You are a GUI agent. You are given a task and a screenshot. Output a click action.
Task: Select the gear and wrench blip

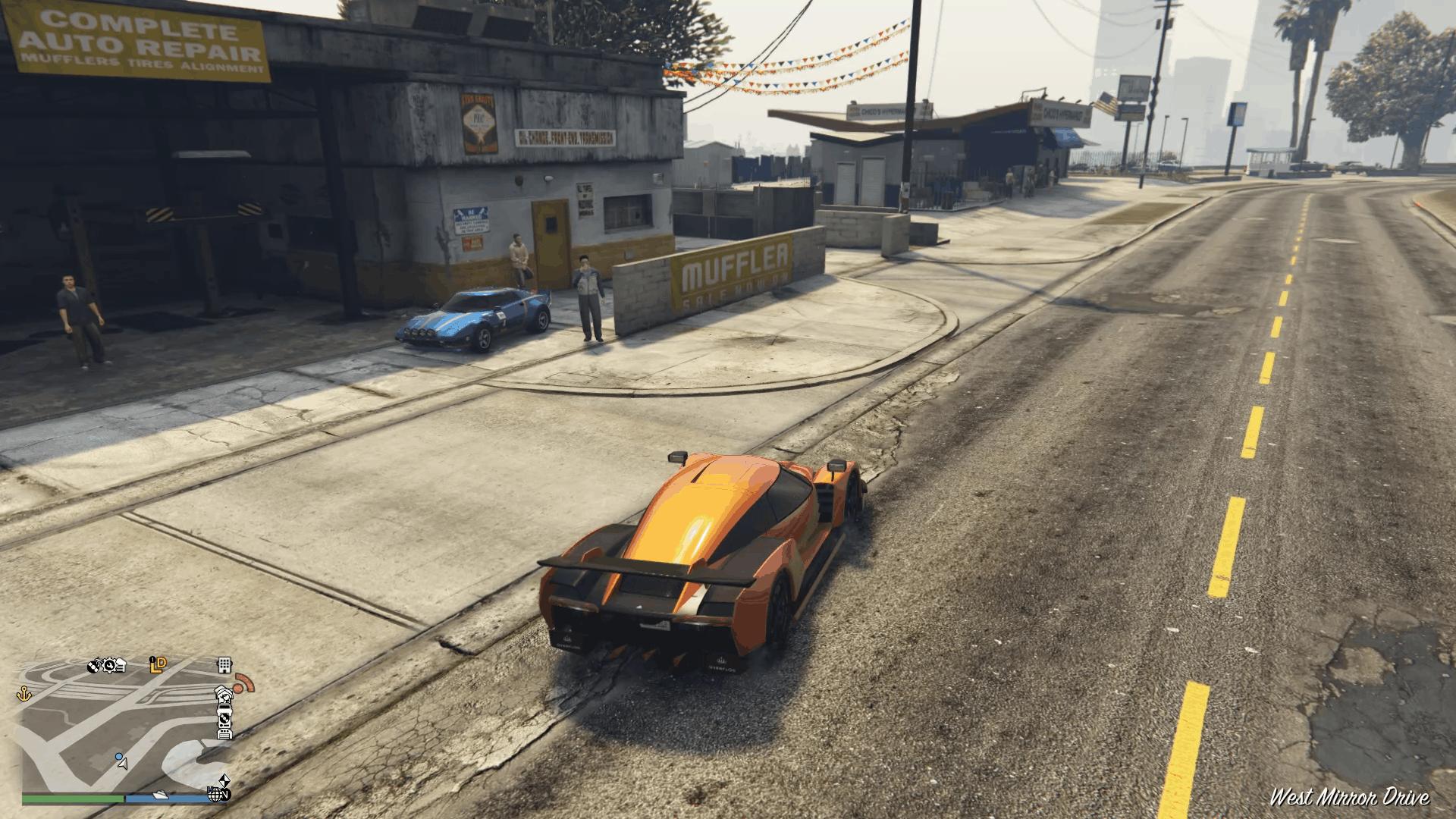(108, 666)
